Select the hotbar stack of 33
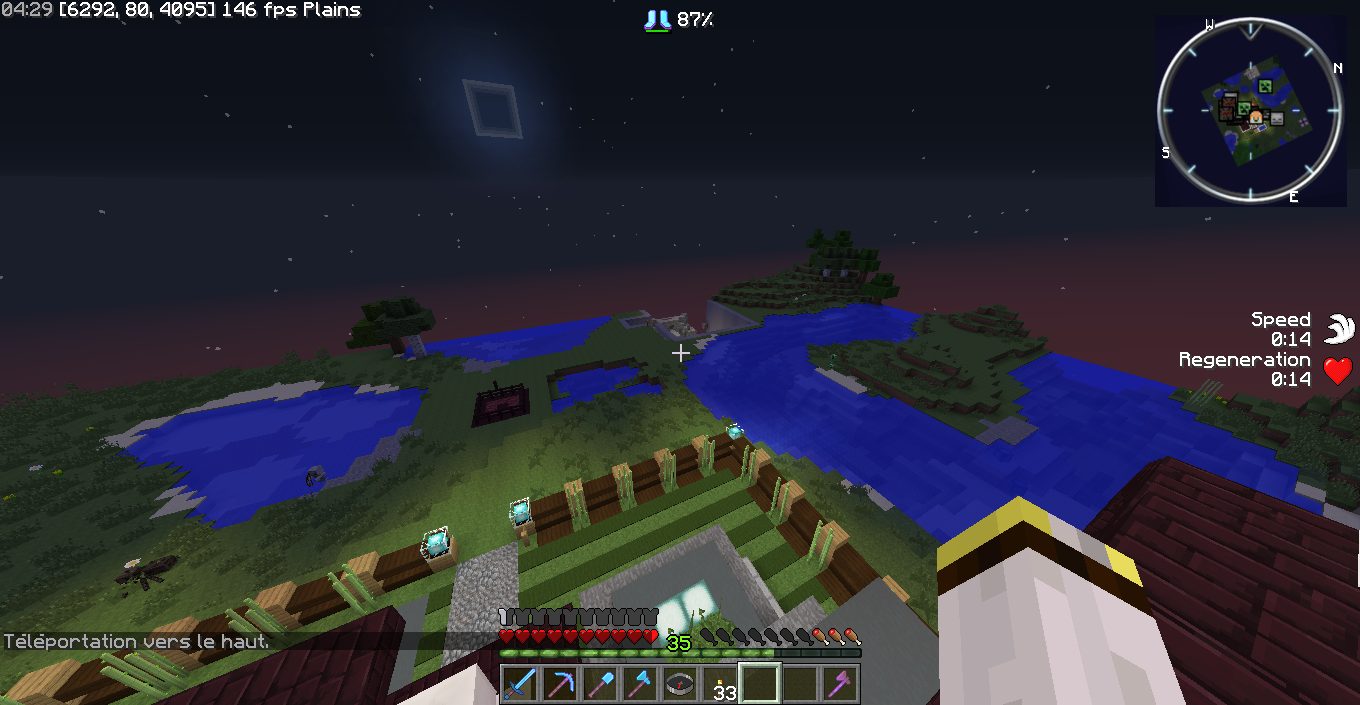 [x=720, y=684]
